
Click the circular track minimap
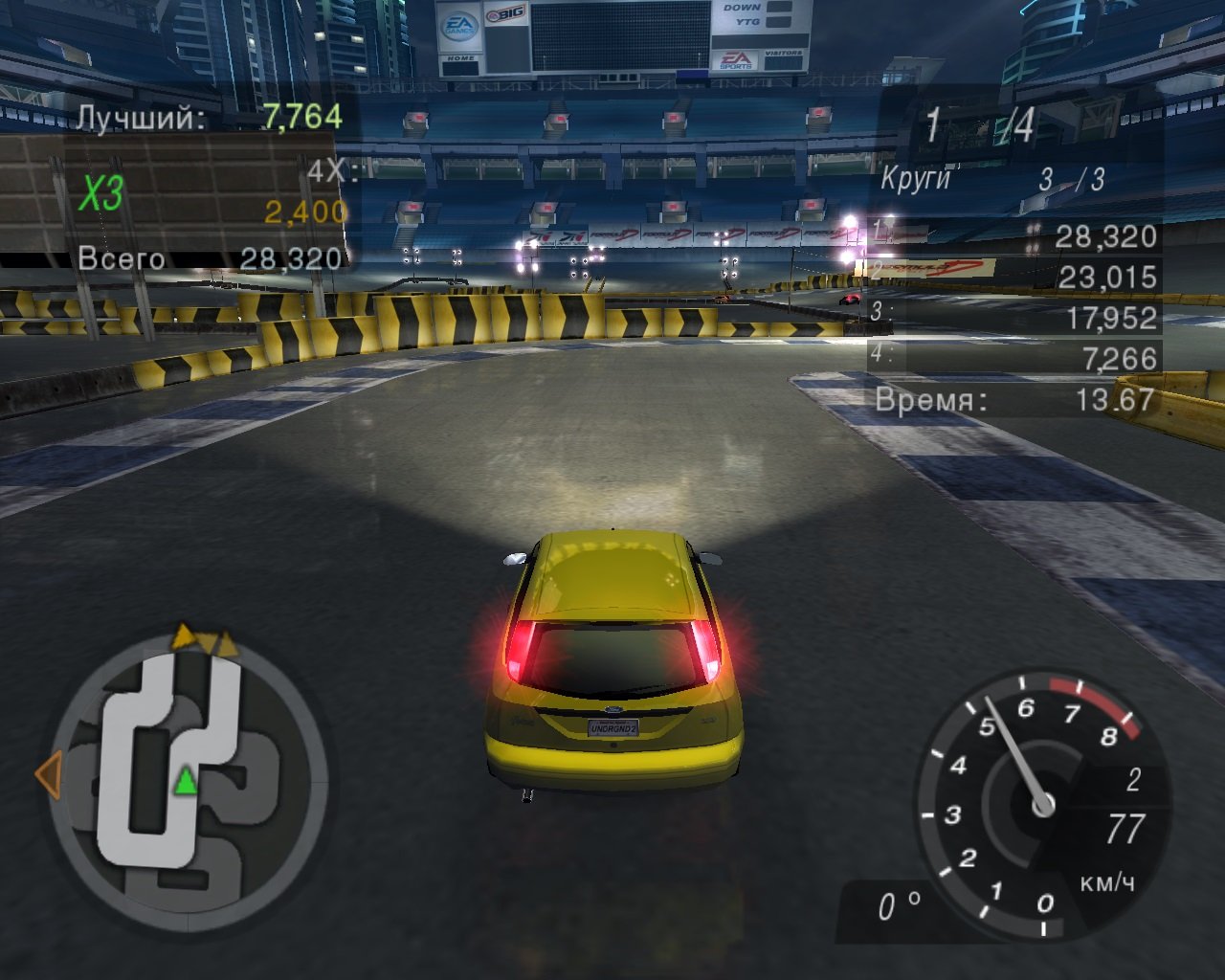187,778
